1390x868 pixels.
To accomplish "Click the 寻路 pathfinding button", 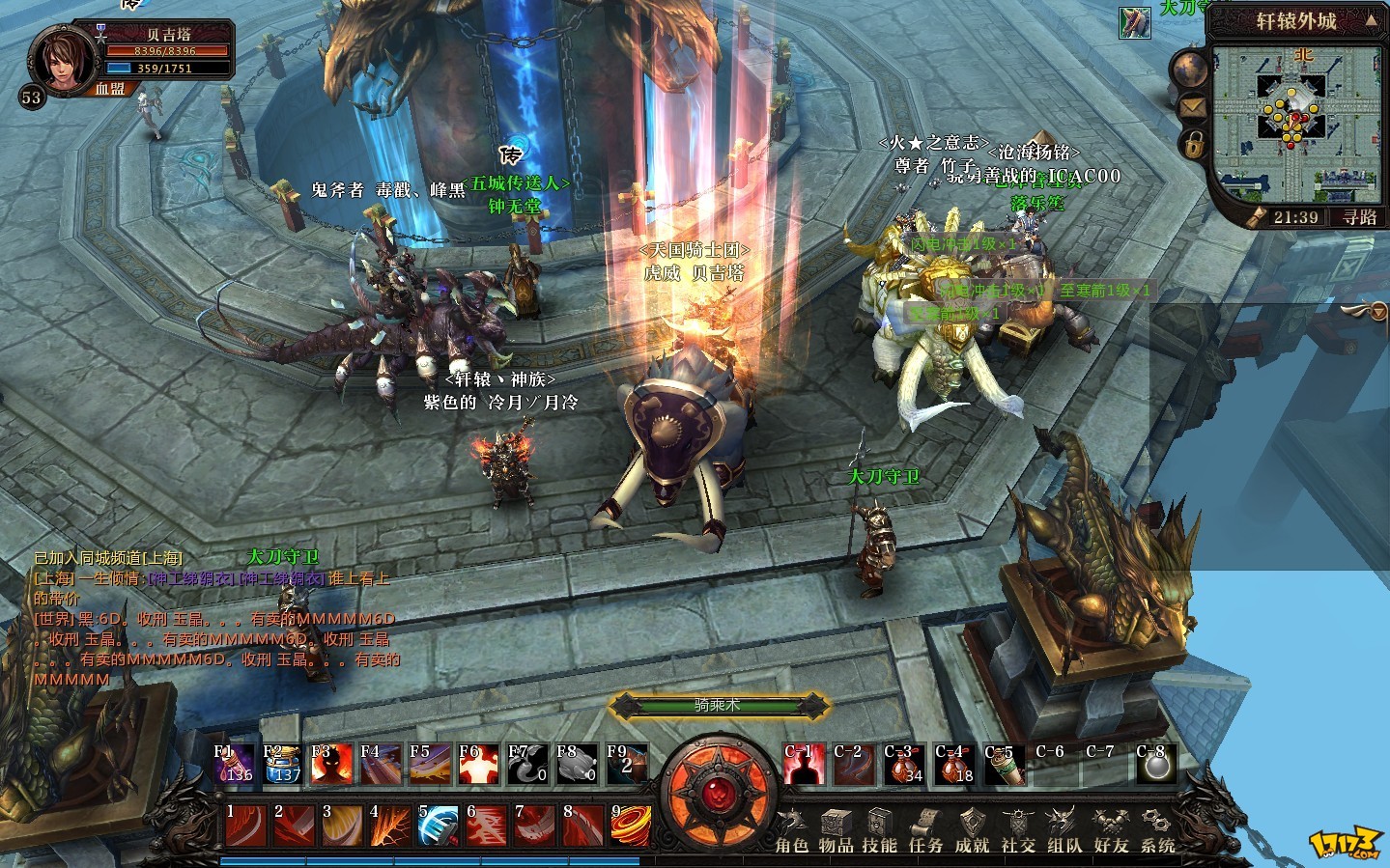I will [1359, 217].
